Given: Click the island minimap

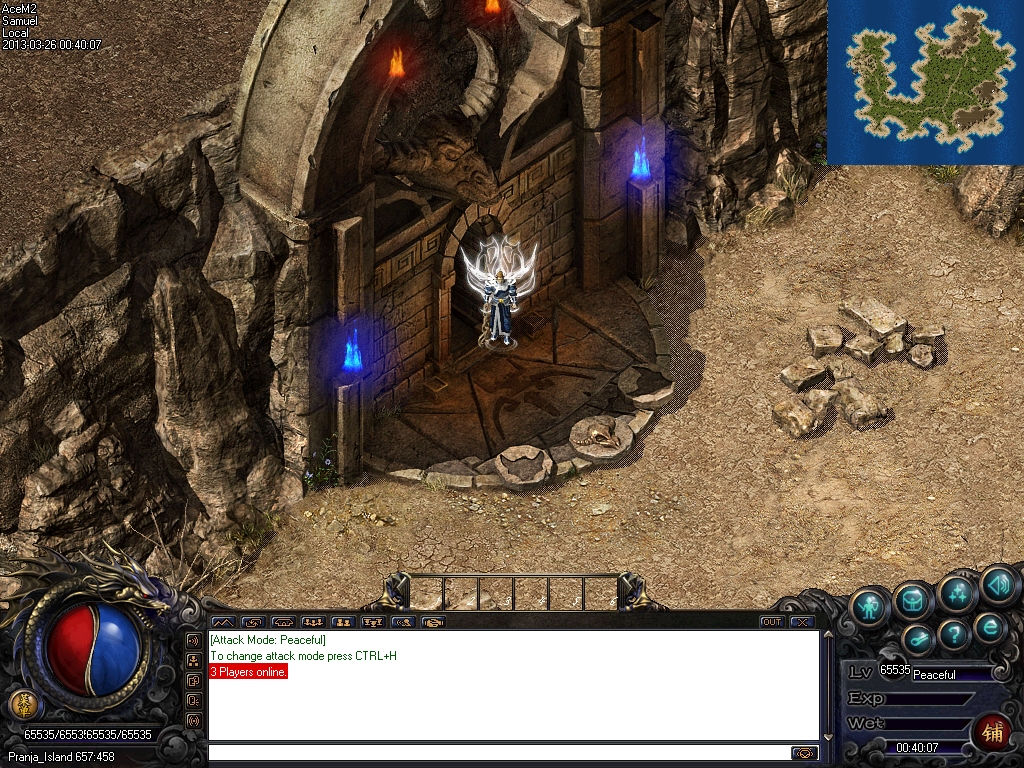Looking at the screenshot, I should [x=924, y=82].
